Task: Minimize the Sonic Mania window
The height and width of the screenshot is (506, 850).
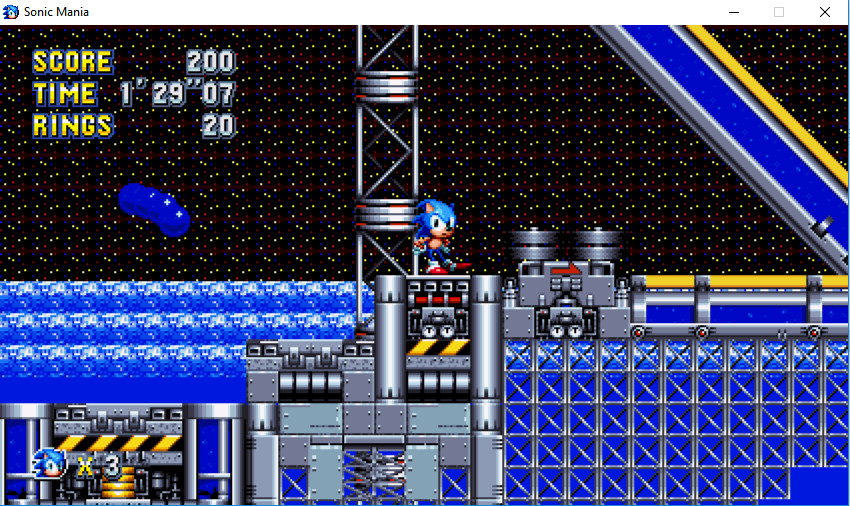Action: pyautogui.click(x=733, y=12)
